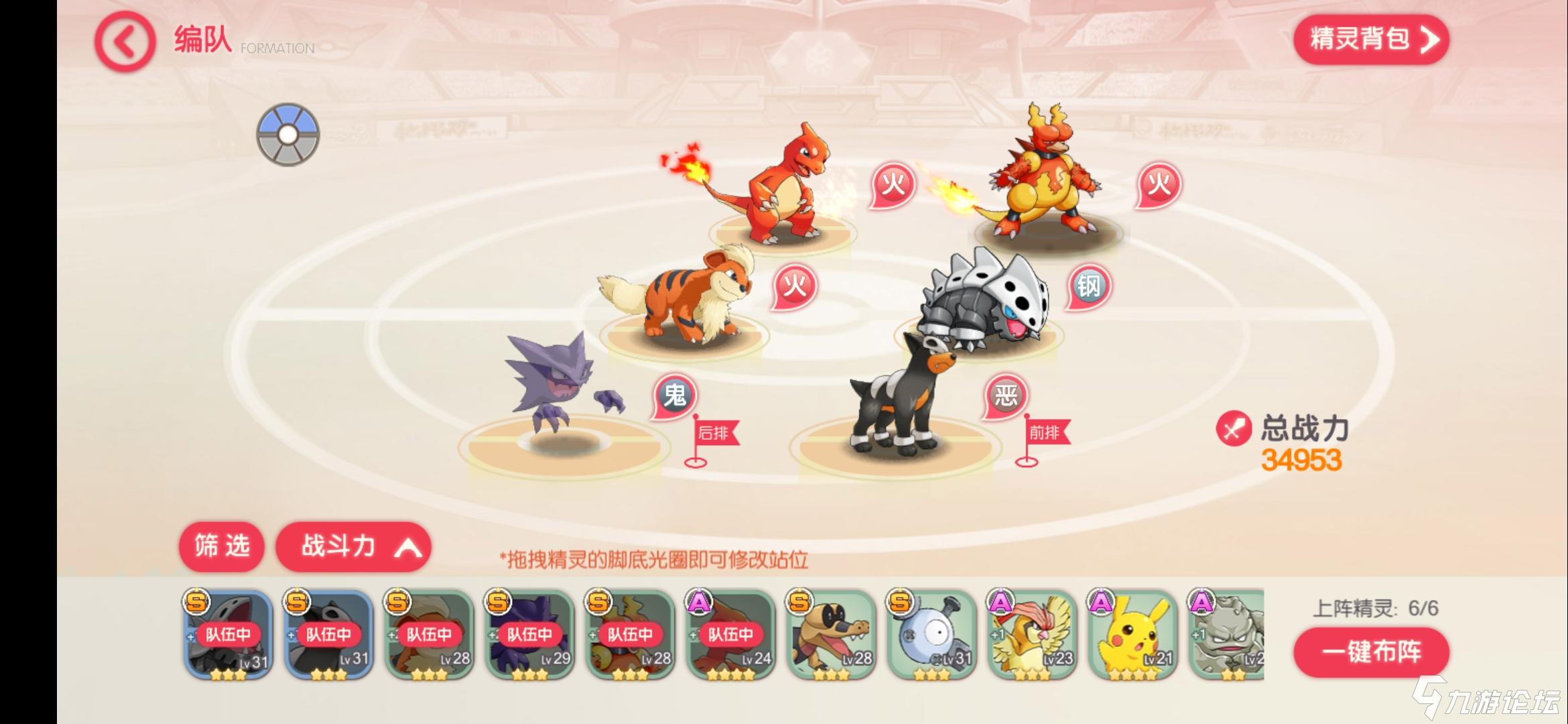1568x724 pixels.
Task: Select the in-team Lv29 Haunter card
Action: [529, 635]
